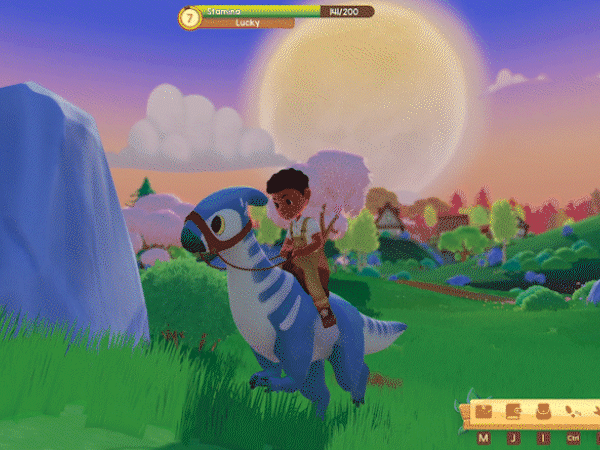Image resolution: width=600 pixels, height=450 pixels.
Task: Open the map from the bottom toolbar
Action: (484, 411)
